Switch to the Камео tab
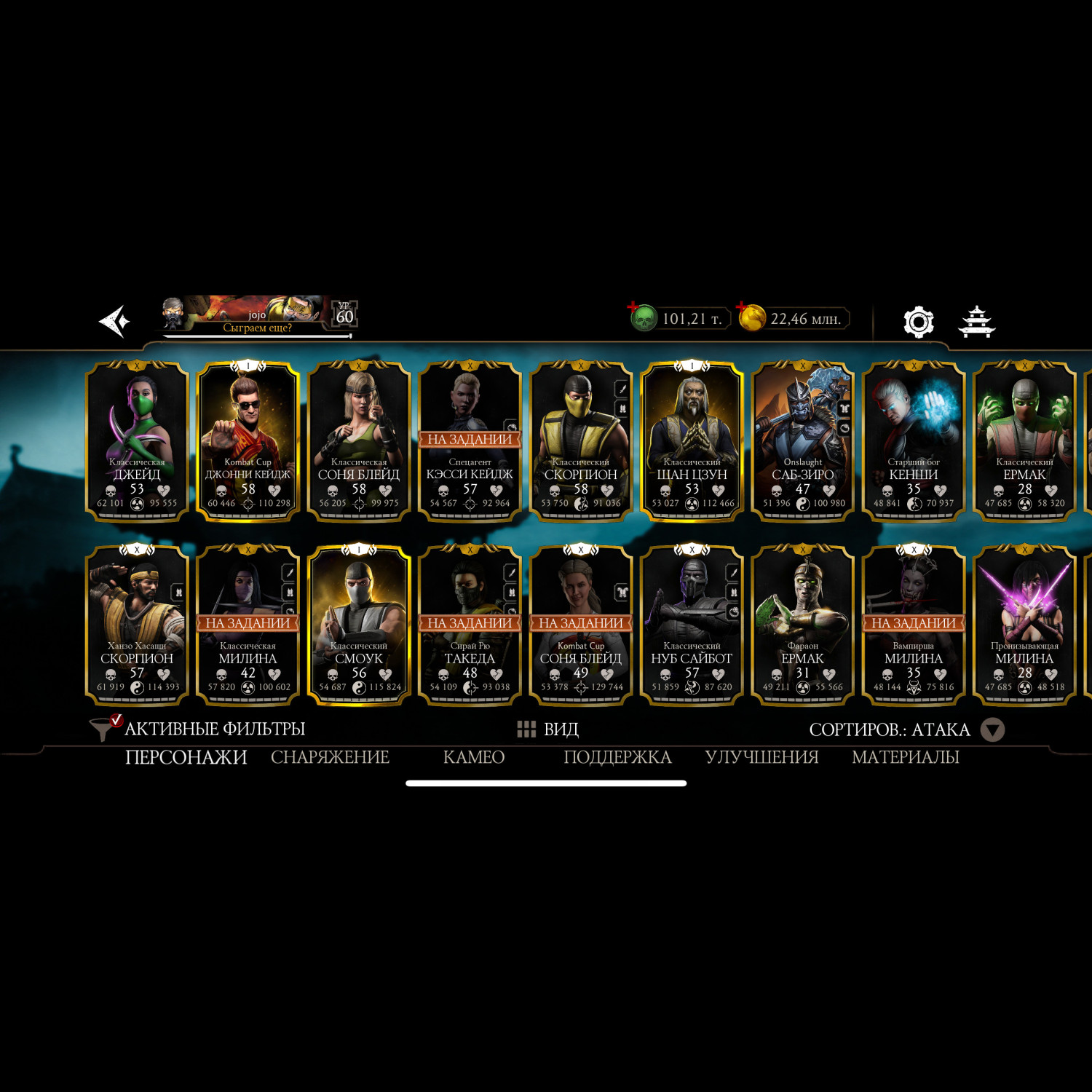 pos(474,757)
